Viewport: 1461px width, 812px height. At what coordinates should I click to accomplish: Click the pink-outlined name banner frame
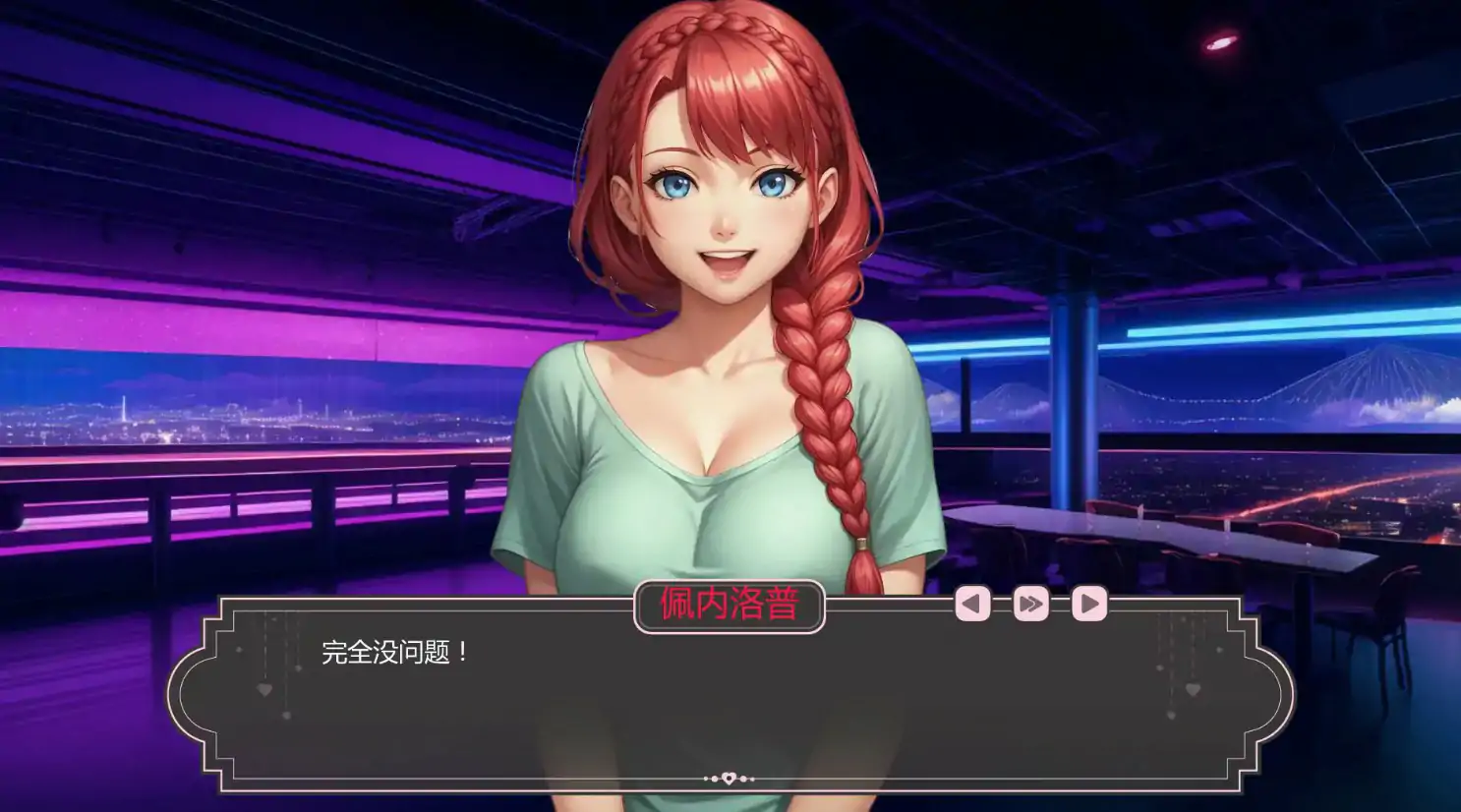730,606
